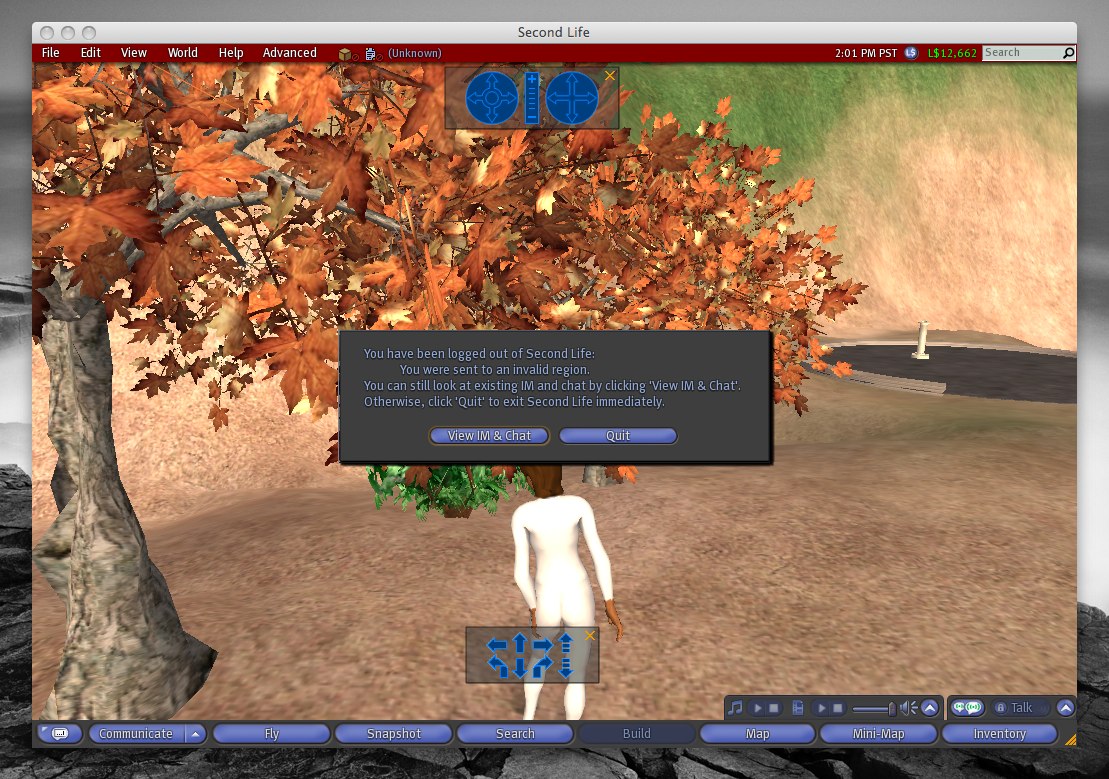Viewport: 1109px width, 779px height.
Task: Click the View IM & Chat button
Action: (490, 436)
